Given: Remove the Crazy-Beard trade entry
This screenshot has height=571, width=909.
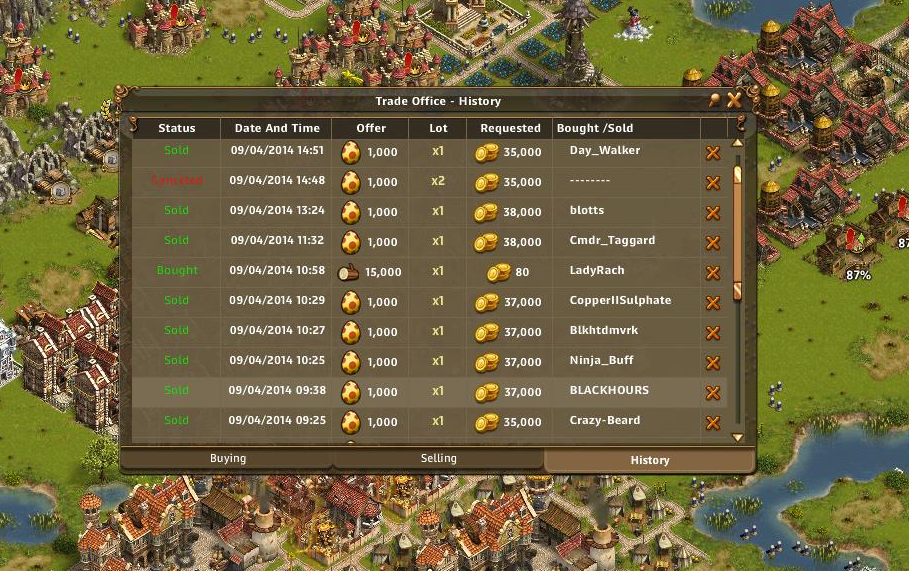Looking at the screenshot, I should click(713, 423).
